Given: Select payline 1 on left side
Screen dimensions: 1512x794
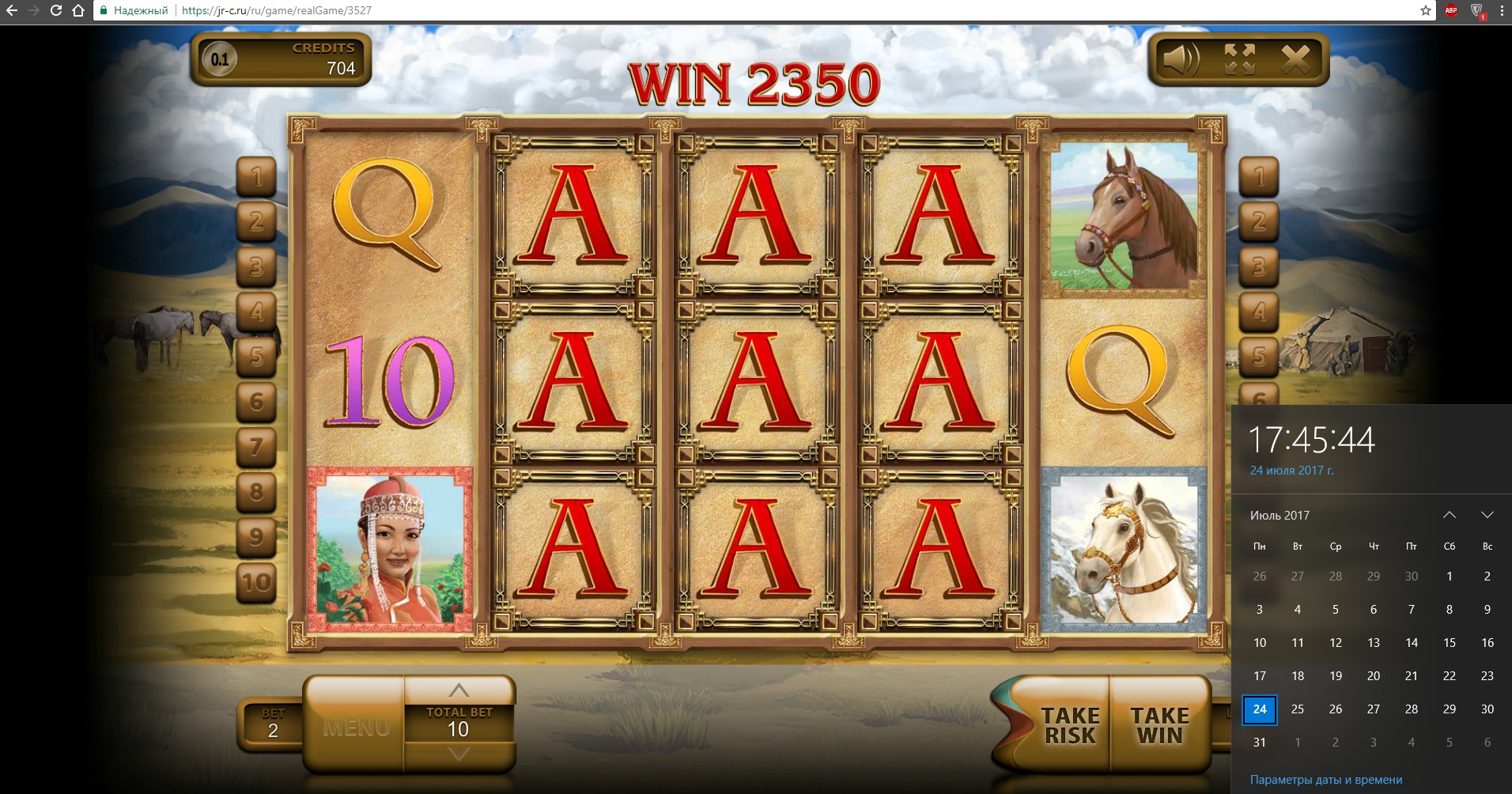Looking at the screenshot, I should pos(256,176).
